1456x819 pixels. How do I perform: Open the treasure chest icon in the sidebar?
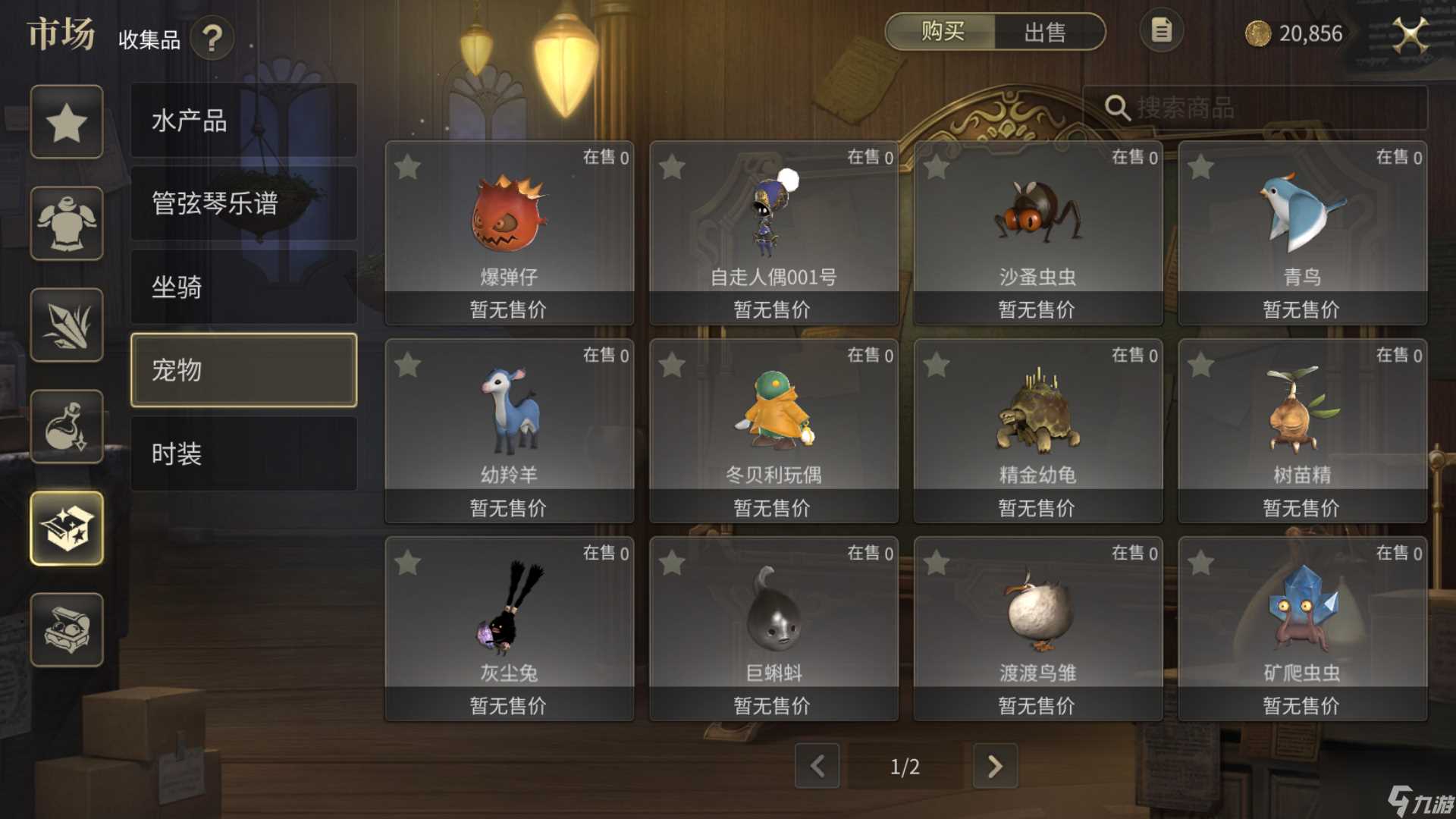point(67,629)
